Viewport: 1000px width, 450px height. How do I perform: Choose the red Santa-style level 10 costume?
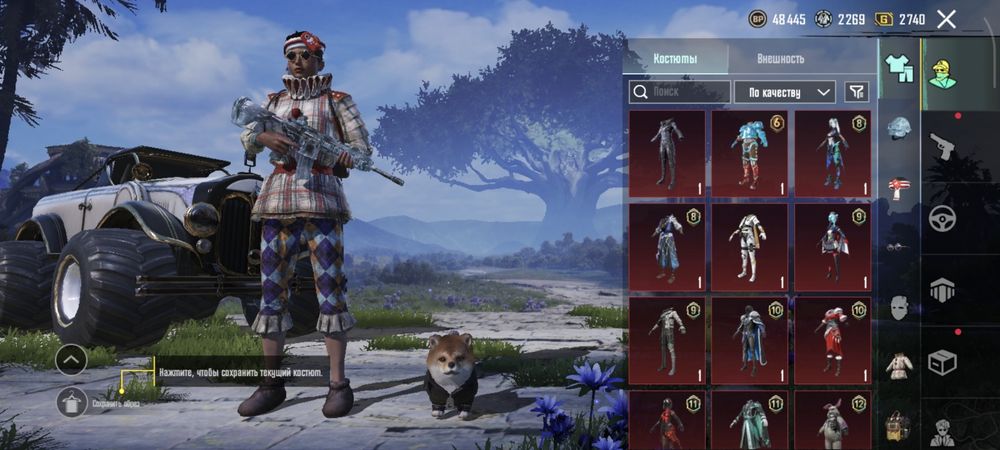point(832,340)
